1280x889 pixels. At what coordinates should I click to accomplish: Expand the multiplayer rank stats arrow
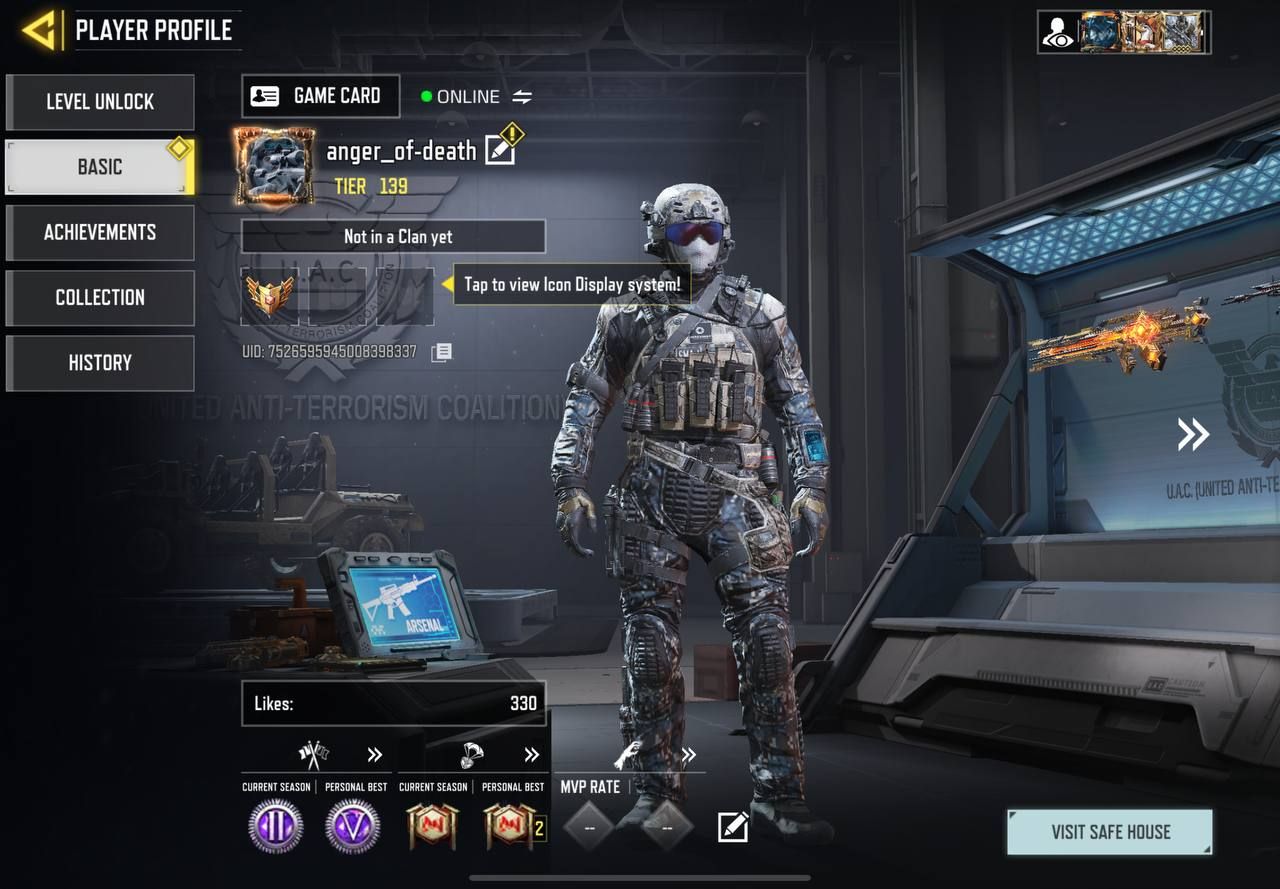[x=375, y=755]
